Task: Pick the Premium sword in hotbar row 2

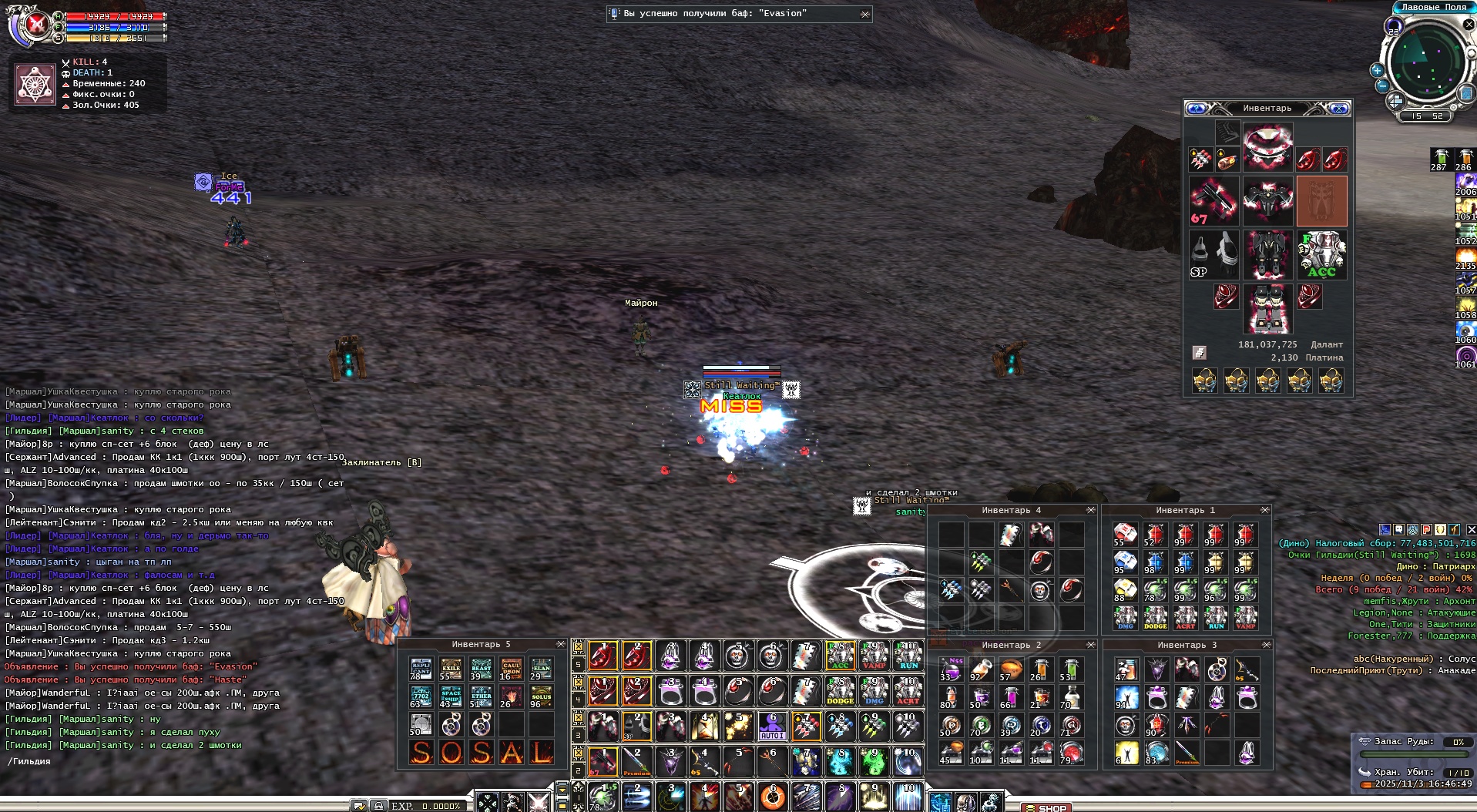Action: (636, 761)
